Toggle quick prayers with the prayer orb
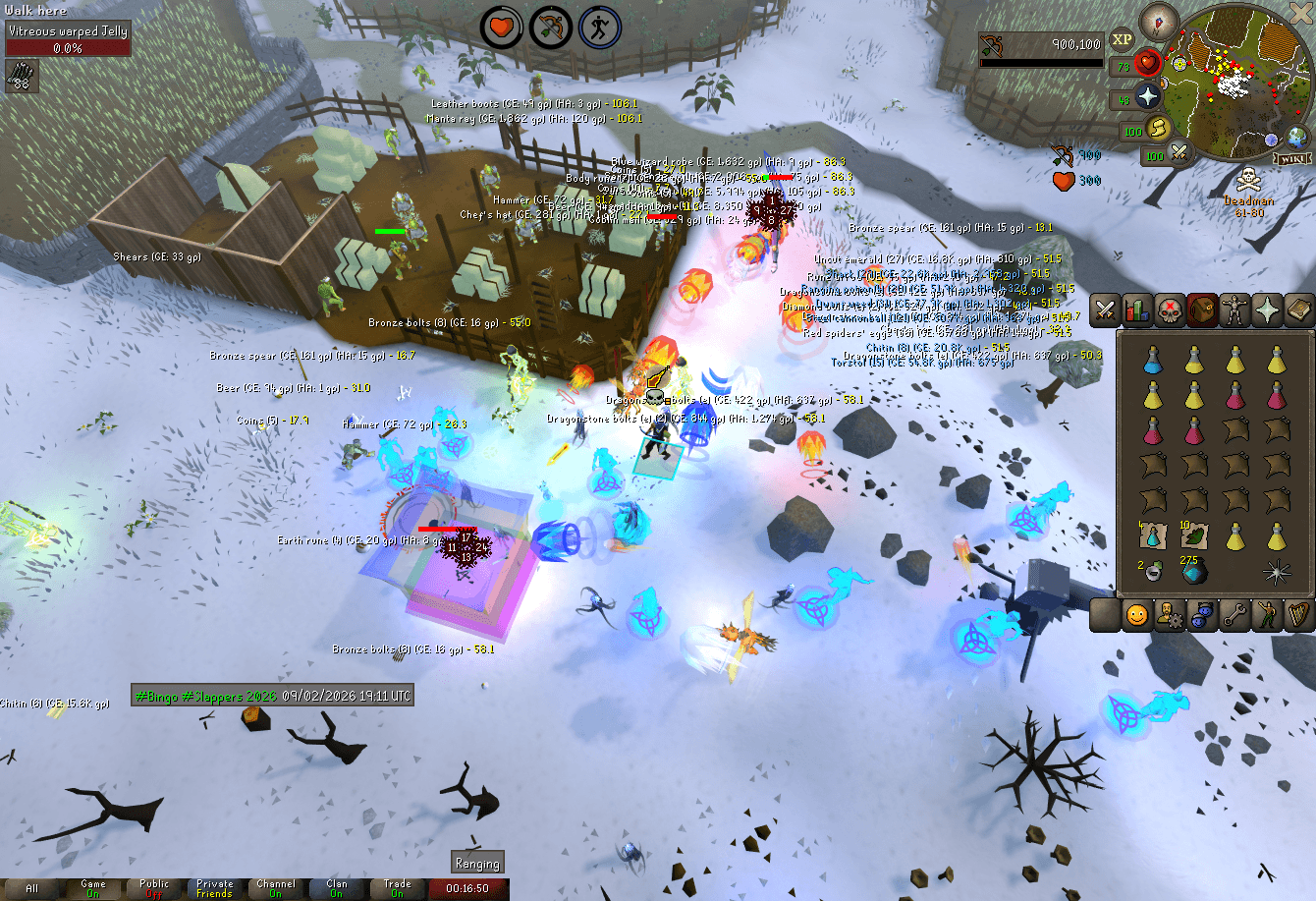The width and height of the screenshot is (1316, 901). pyautogui.click(x=1147, y=96)
